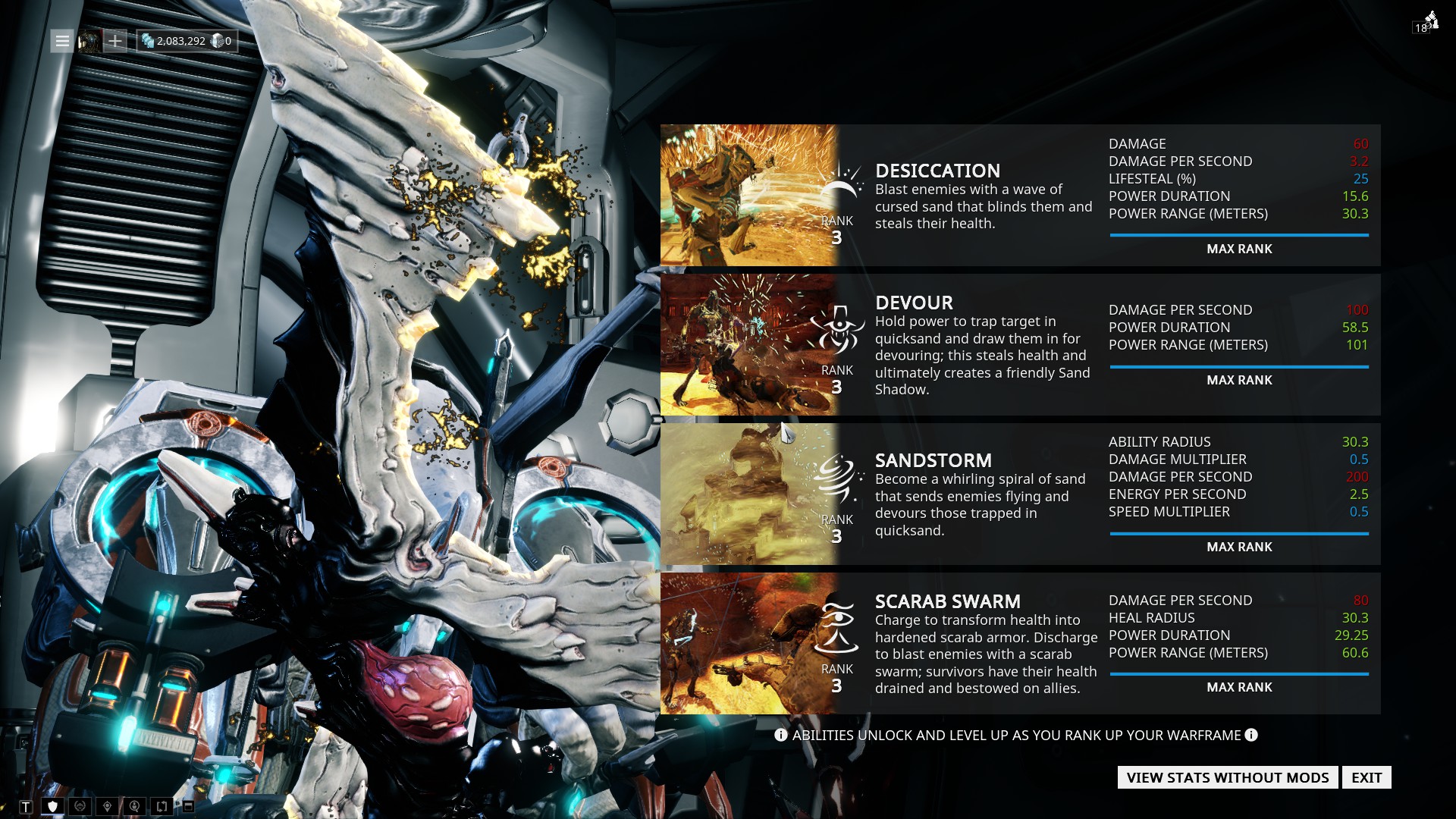The height and width of the screenshot is (819, 1456).
Task: Select the Devour ability panel
Action: tap(1019, 345)
